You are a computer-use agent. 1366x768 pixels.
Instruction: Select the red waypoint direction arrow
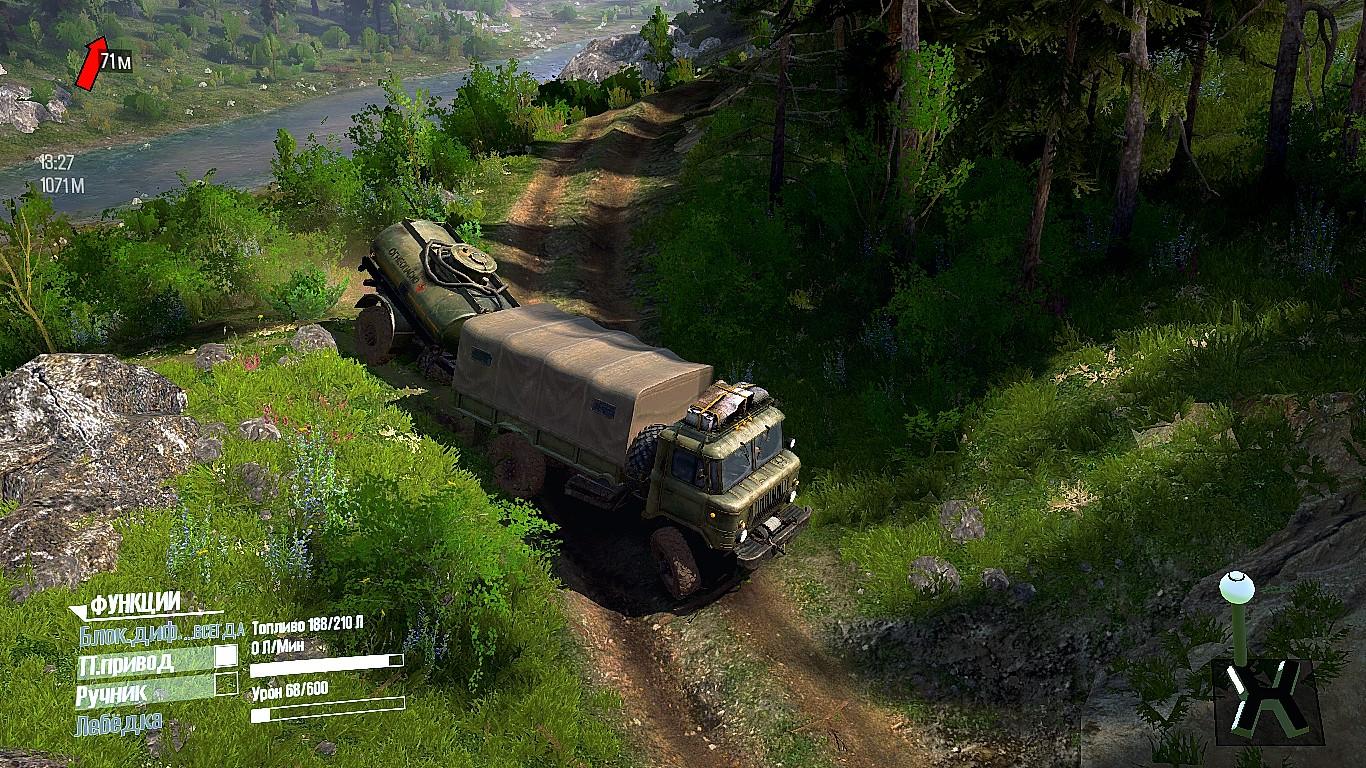tap(90, 62)
